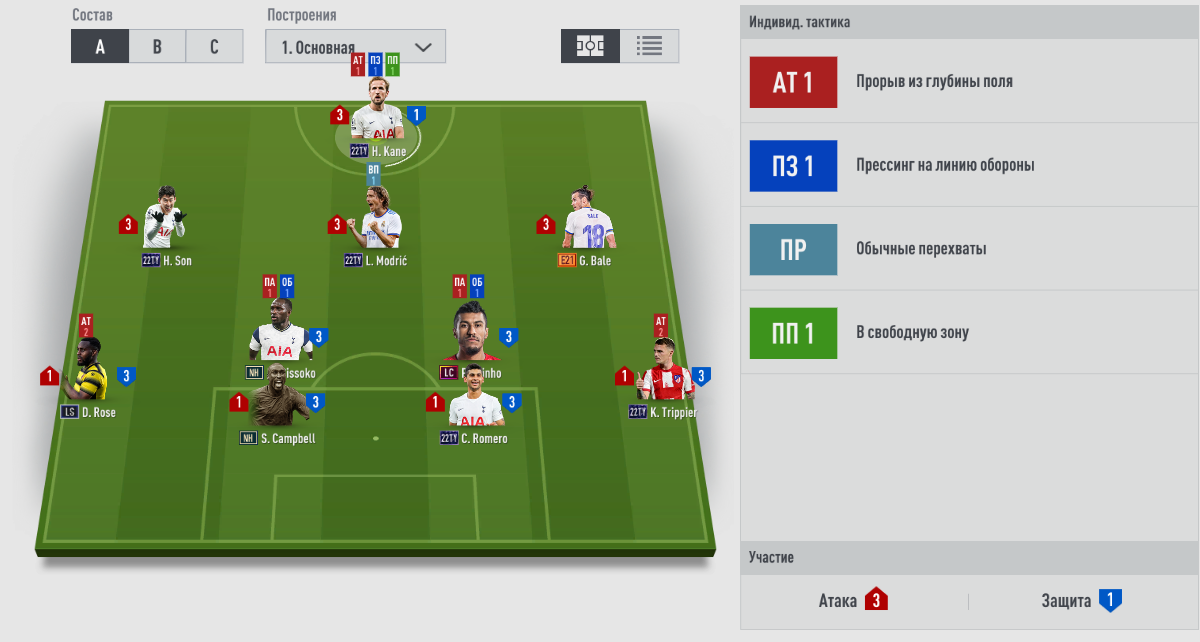Select midfielder Sissoko

(x=280, y=336)
